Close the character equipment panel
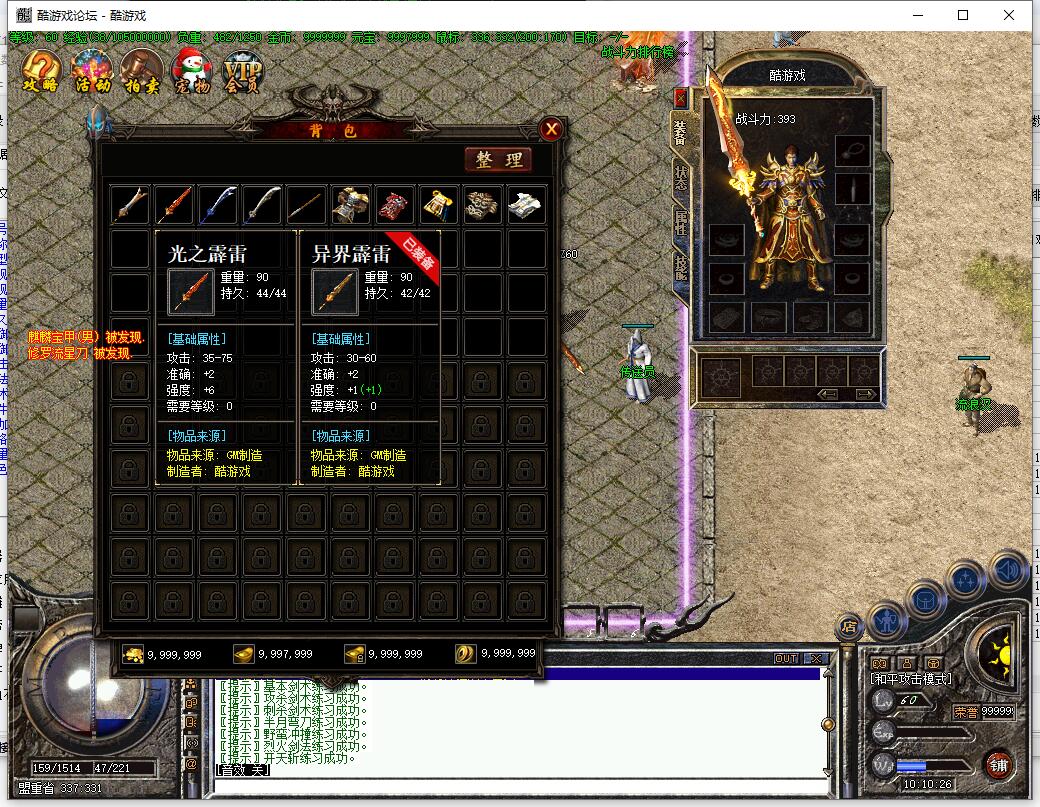1040x807 pixels. (681, 98)
